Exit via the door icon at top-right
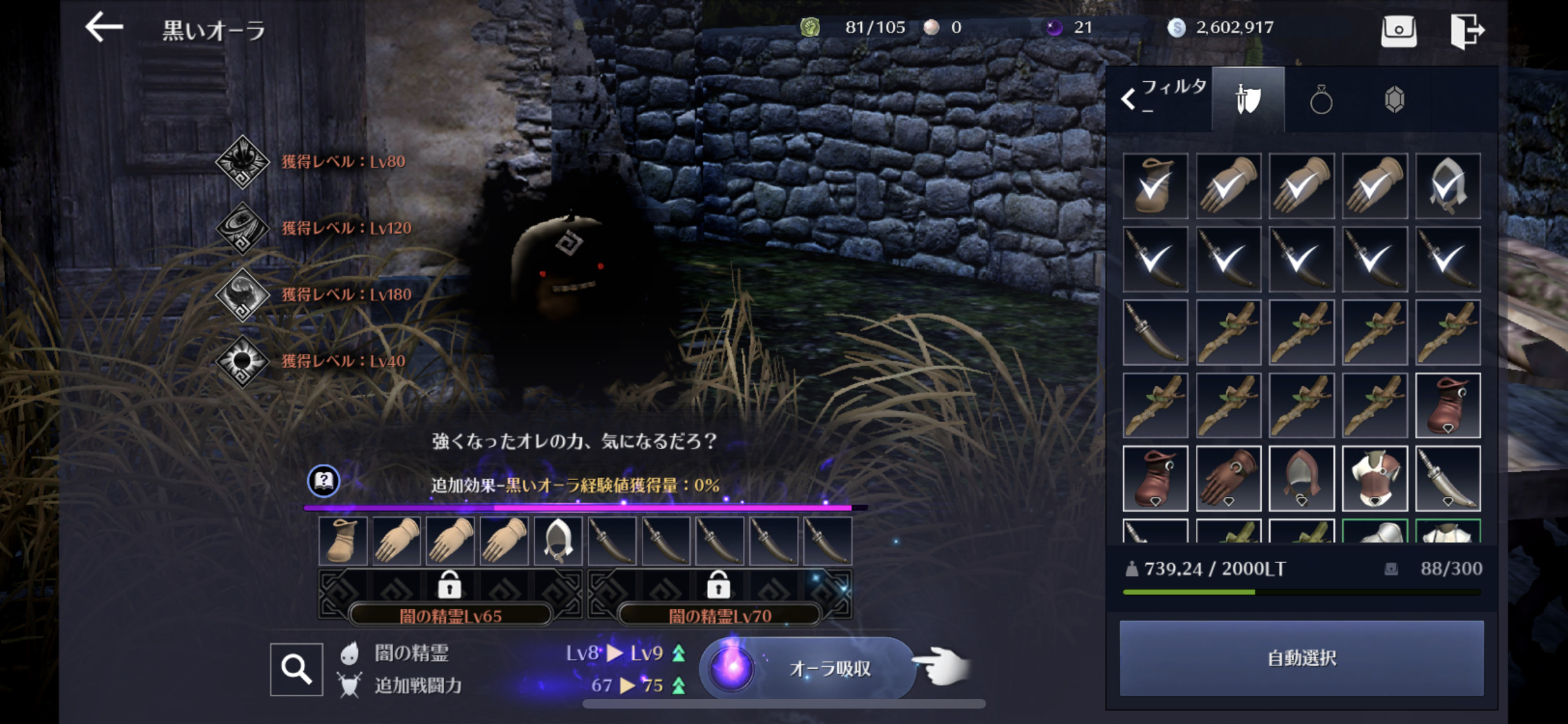Viewport: 1568px width, 724px height. pos(1467,30)
